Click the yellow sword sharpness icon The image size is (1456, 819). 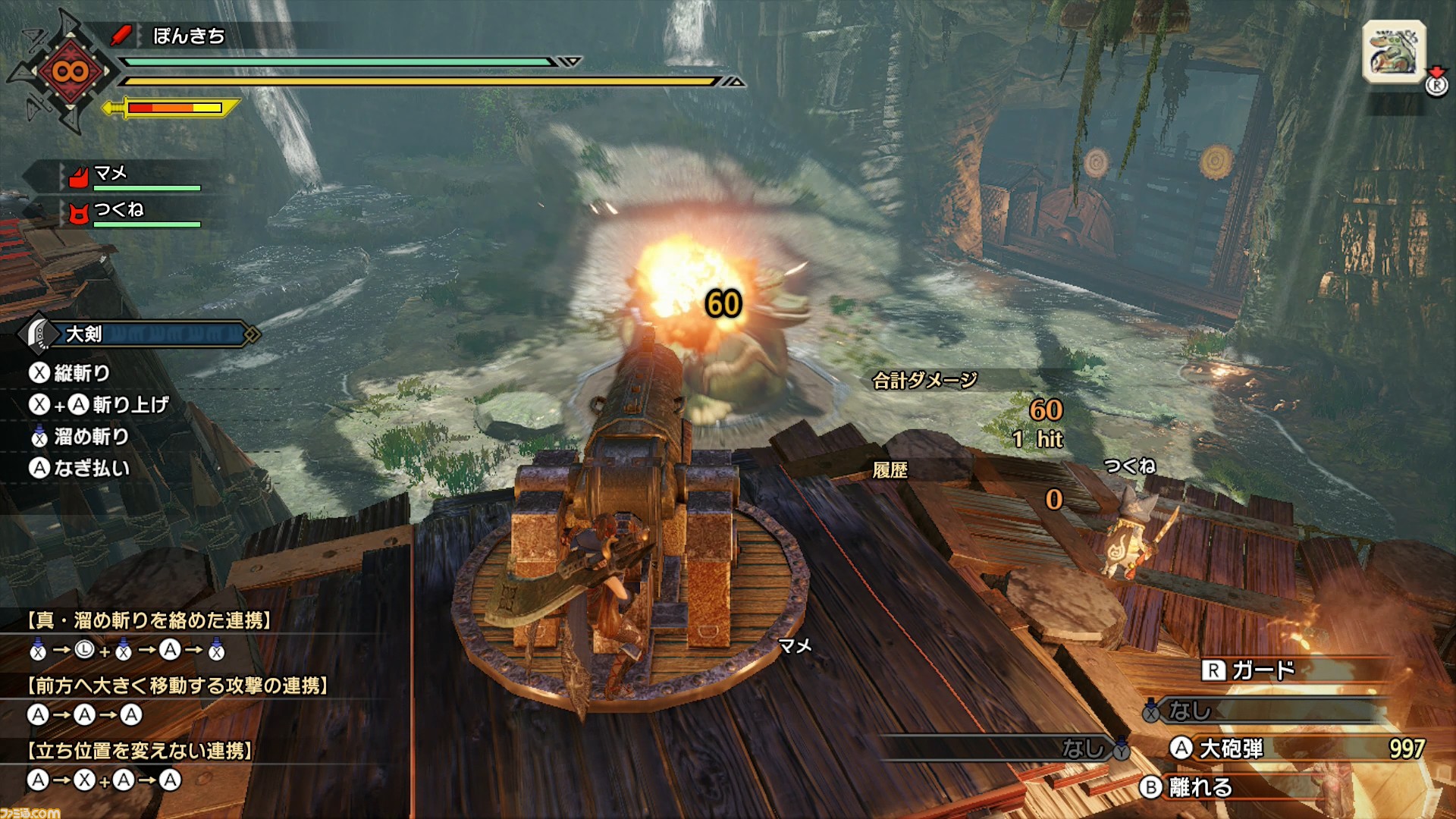tap(116, 108)
